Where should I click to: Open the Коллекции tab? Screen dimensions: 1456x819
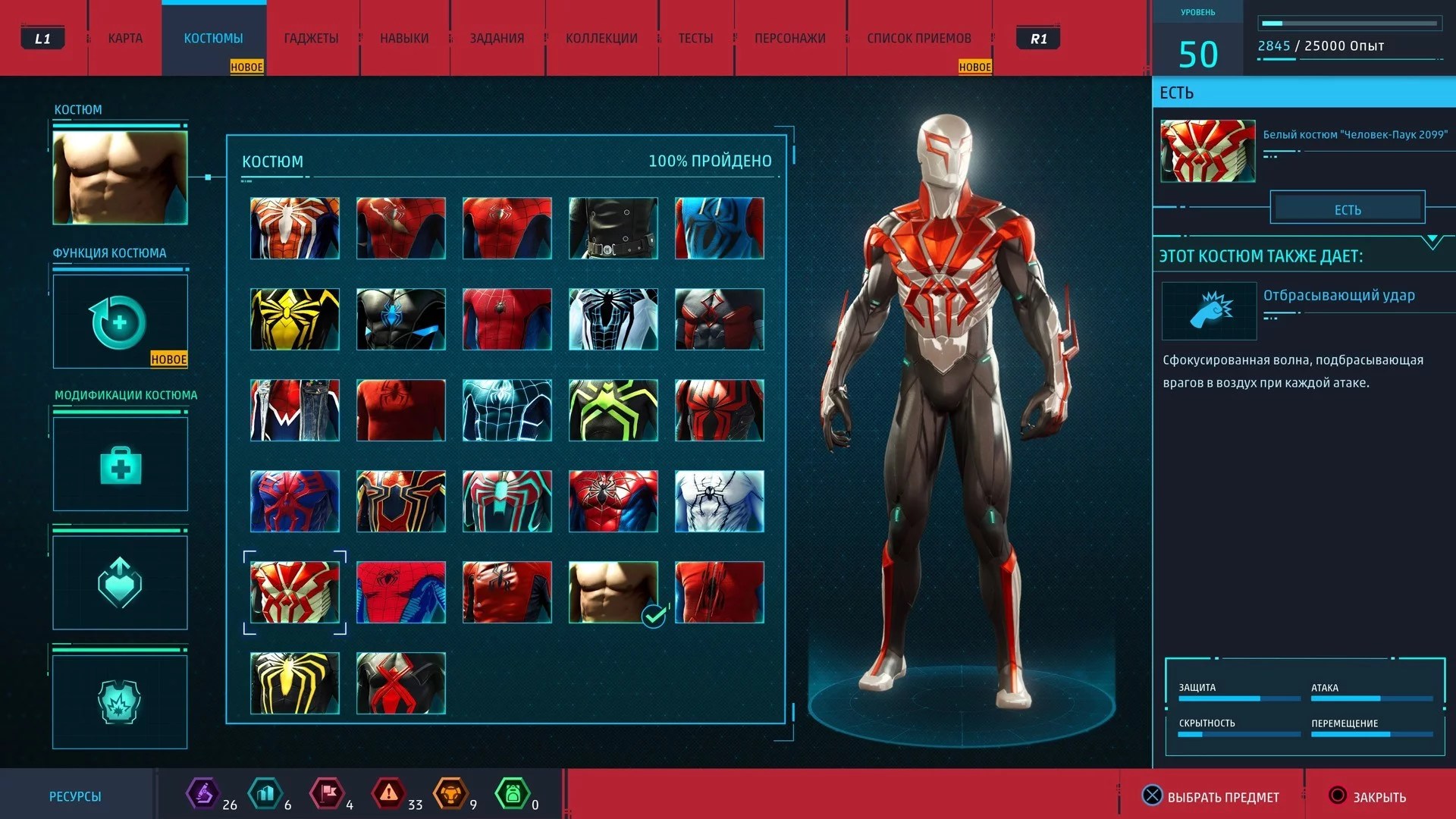[601, 39]
